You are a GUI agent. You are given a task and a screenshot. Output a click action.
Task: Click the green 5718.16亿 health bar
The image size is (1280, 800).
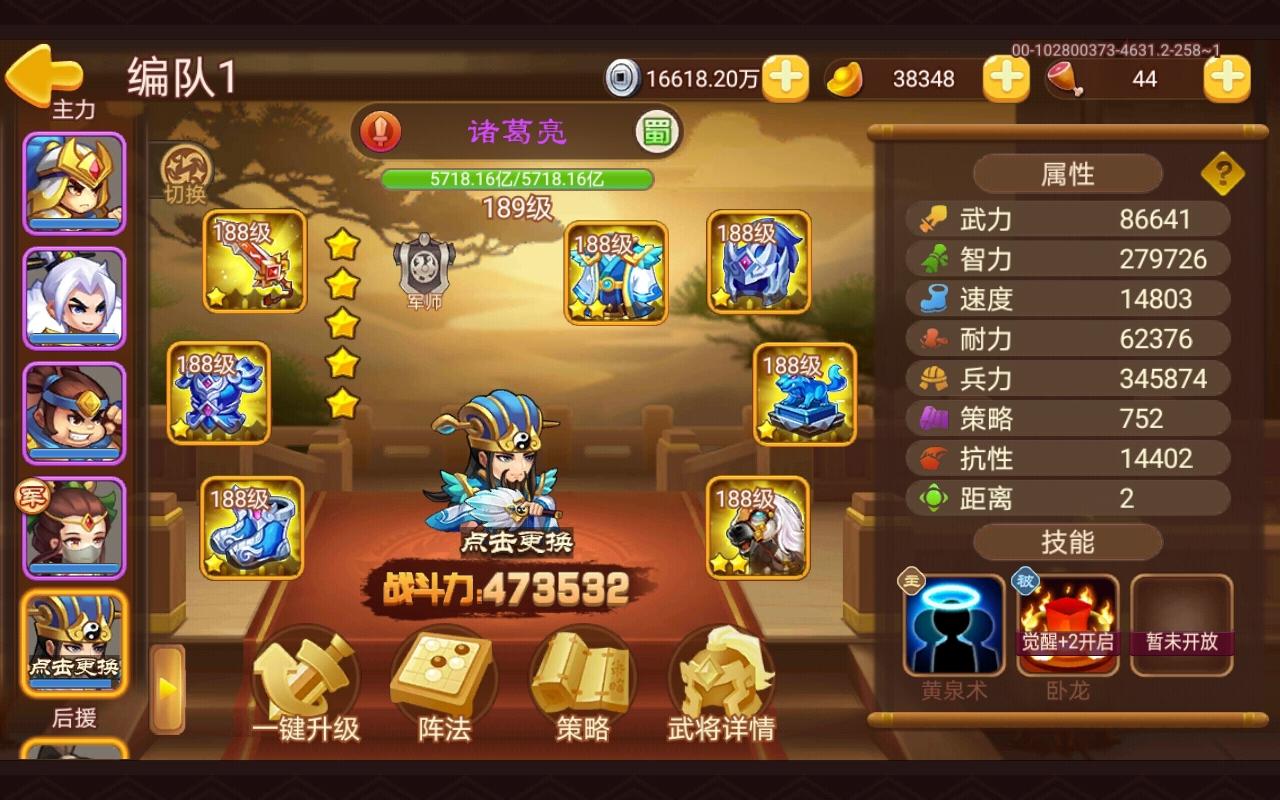pos(519,181)
